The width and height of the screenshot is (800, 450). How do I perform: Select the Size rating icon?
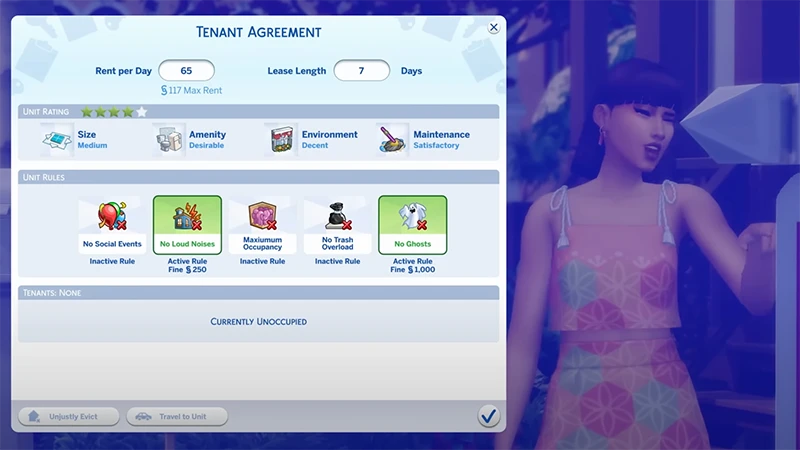pos(58,140)
